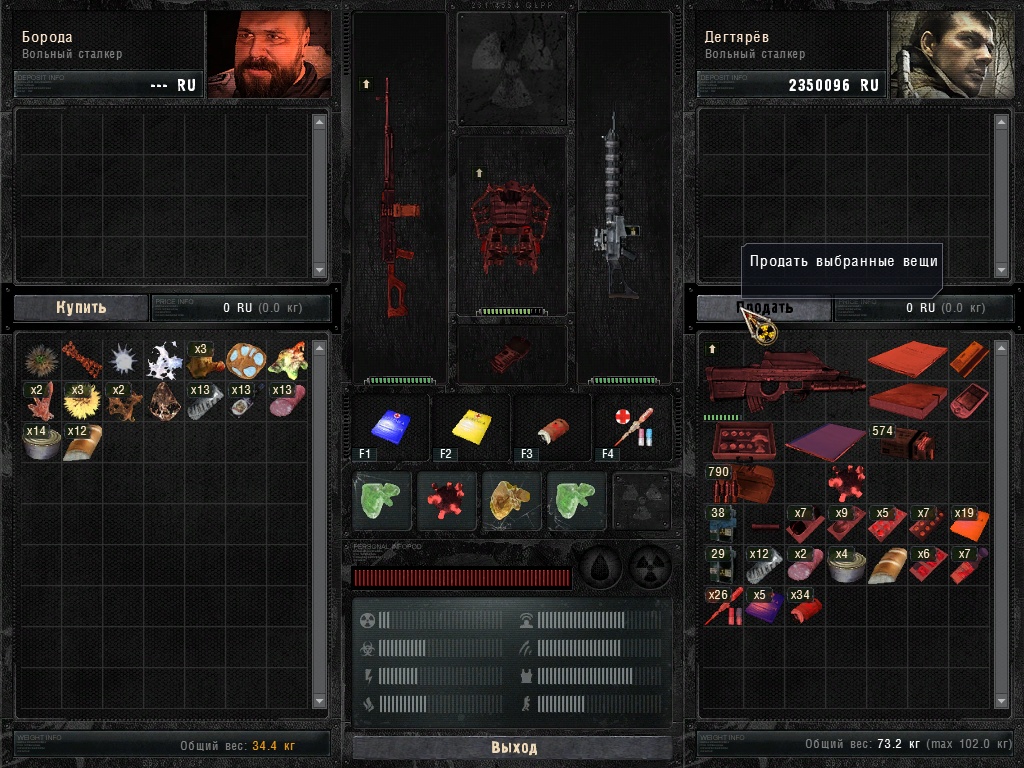Screen dimensions: 1024x768
Task: Choose the trader's yellow fluffy x3 artifact
Action: pos(80,401)
